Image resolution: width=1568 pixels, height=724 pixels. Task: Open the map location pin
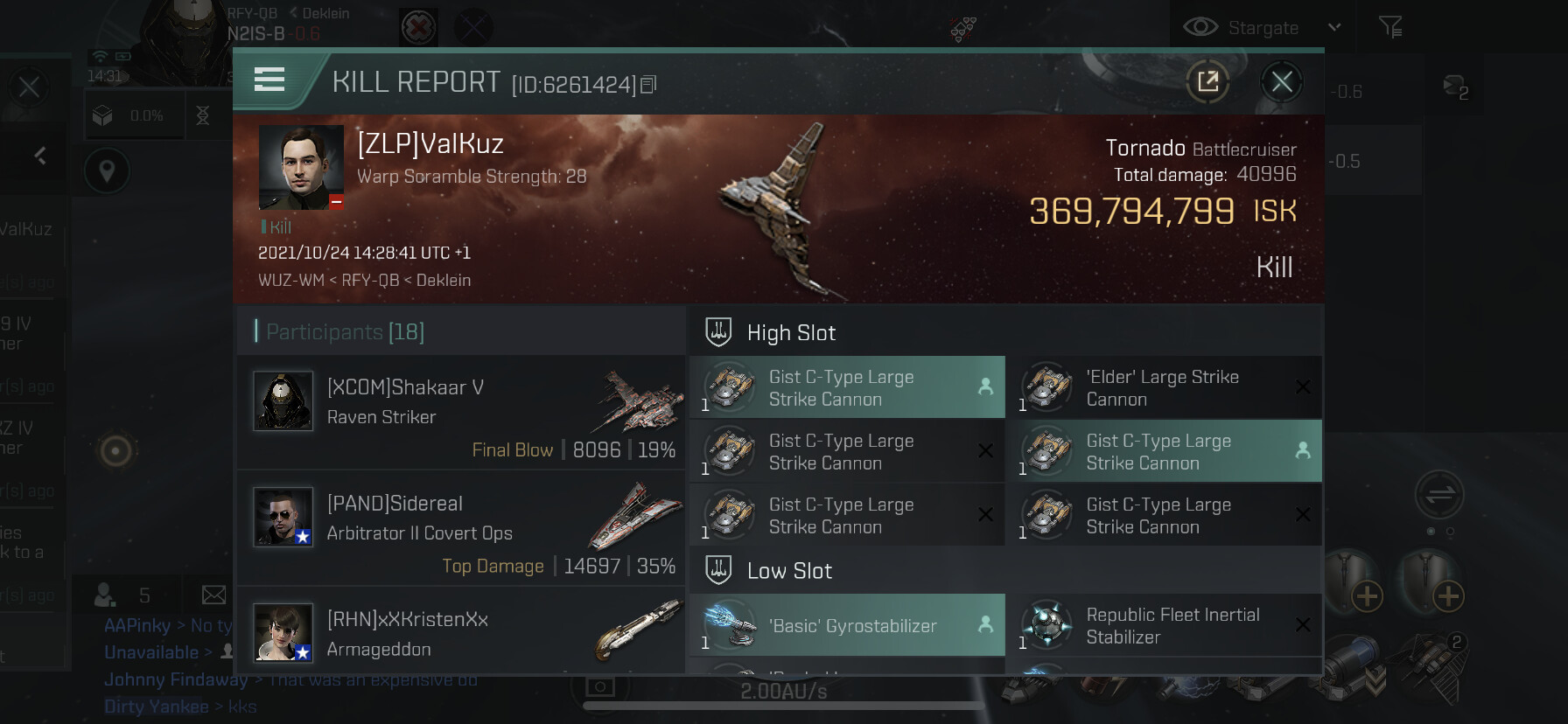107,171
